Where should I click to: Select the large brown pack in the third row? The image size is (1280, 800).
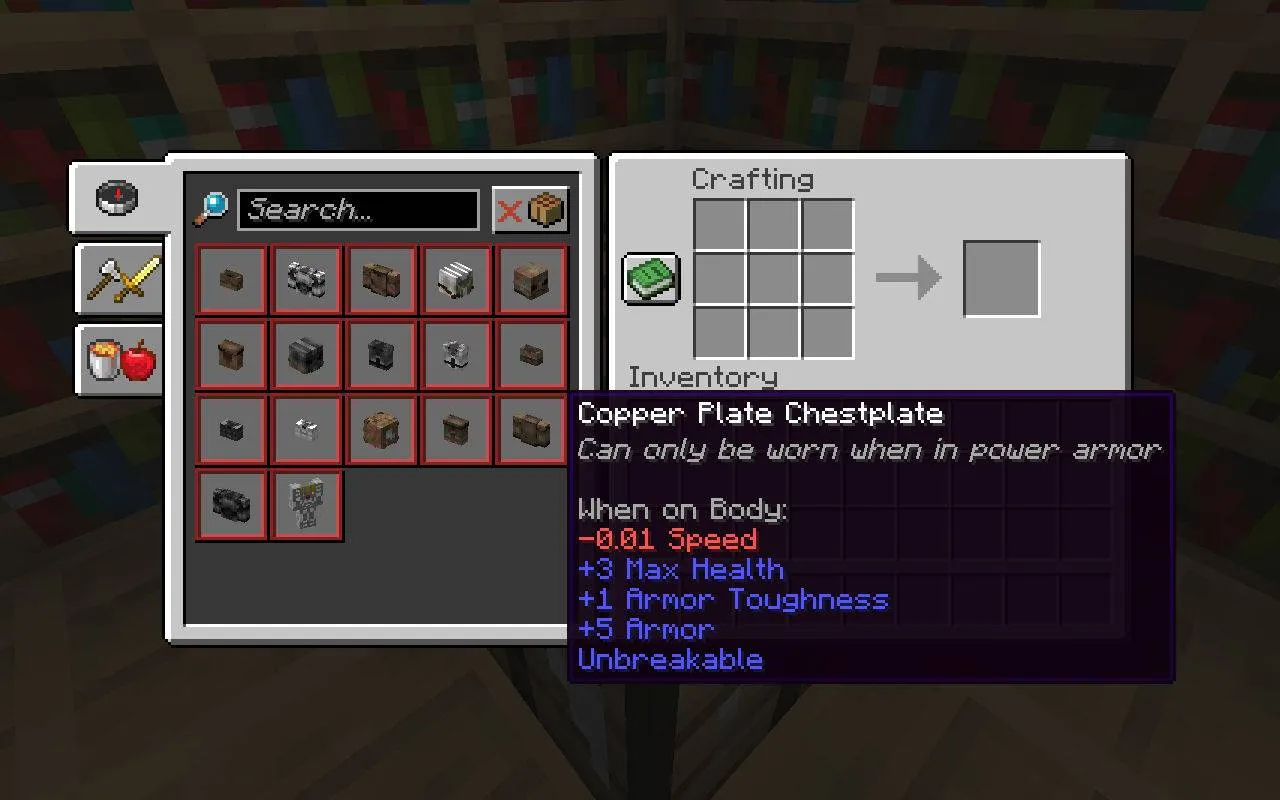coord(381,429)
